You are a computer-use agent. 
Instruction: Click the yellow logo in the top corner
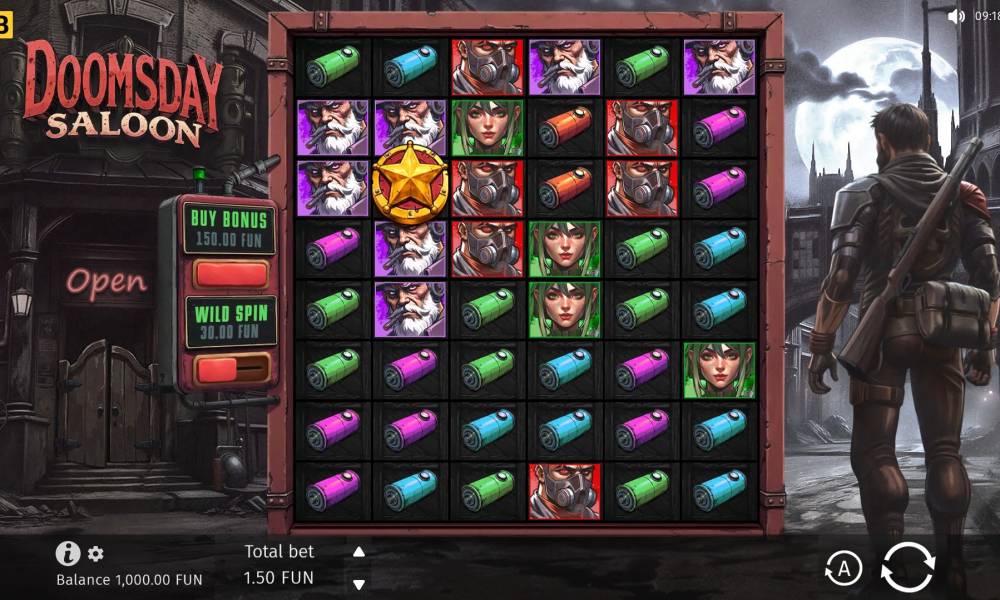click(5, 24)
